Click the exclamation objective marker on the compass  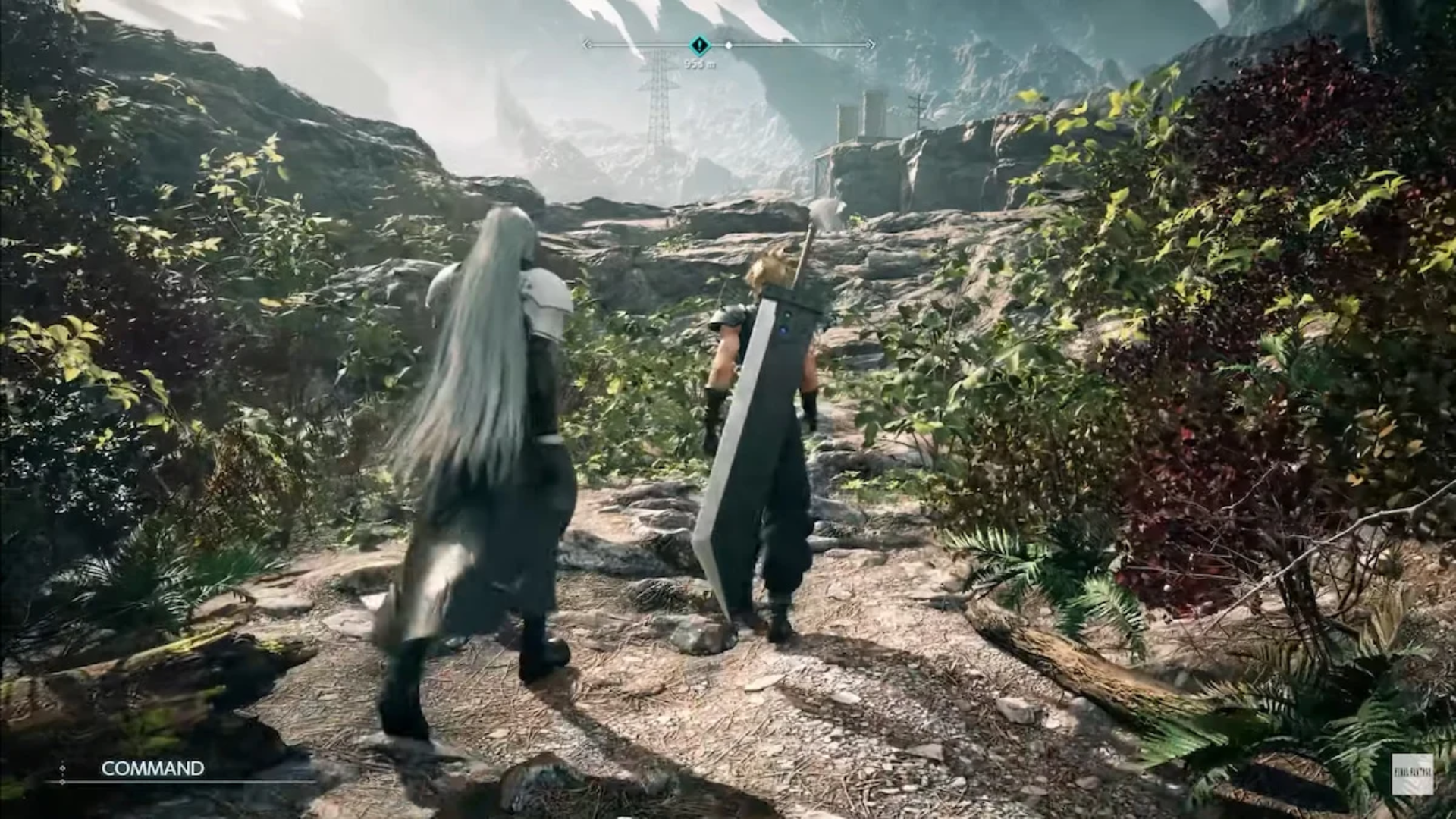coord(698,45)
